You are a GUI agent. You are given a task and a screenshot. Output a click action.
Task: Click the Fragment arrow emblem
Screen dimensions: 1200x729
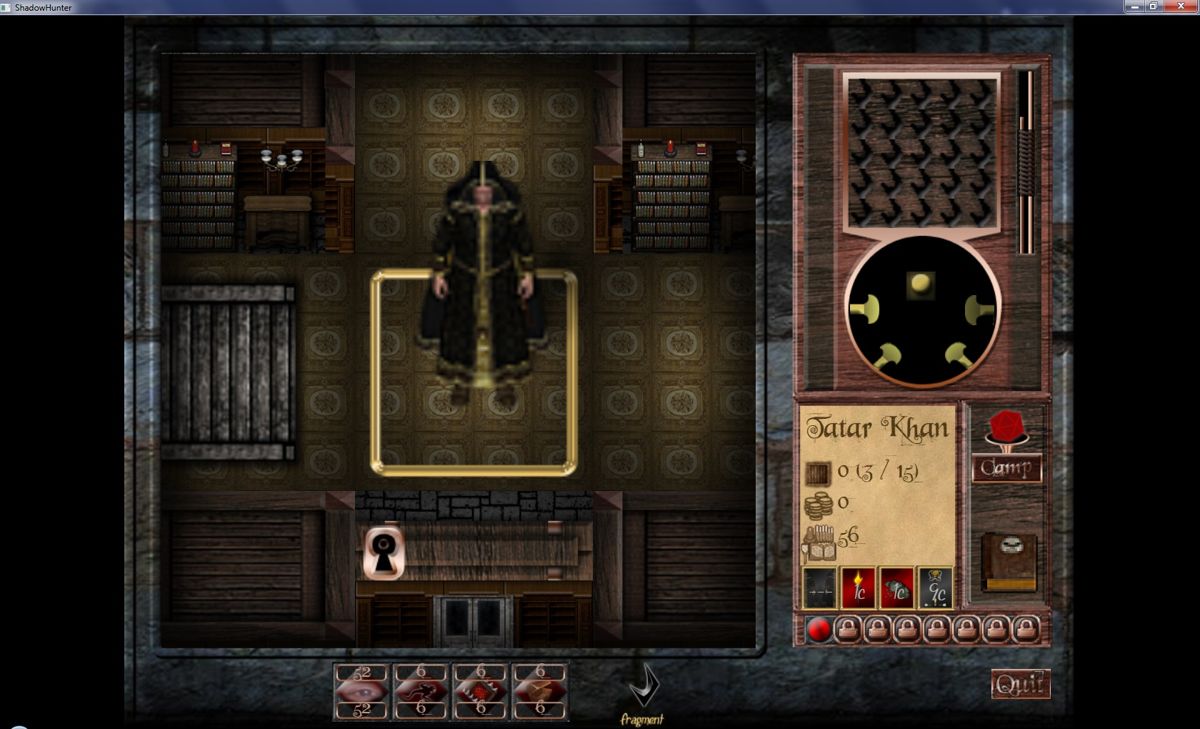641,688
